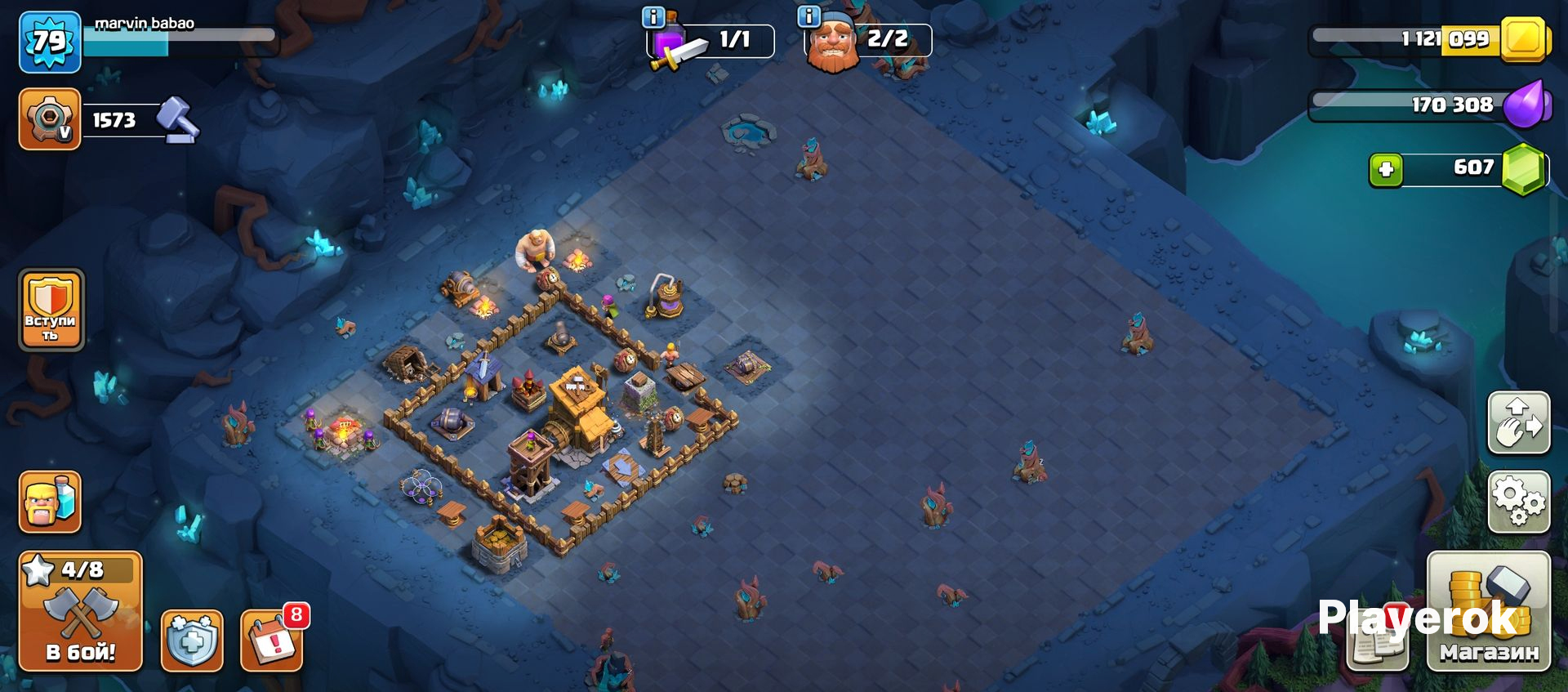Image resolution: width=1568 pixels, height=692 pixels.
Task: Add gems with the green plus button
Action: tap(1385, 169)
